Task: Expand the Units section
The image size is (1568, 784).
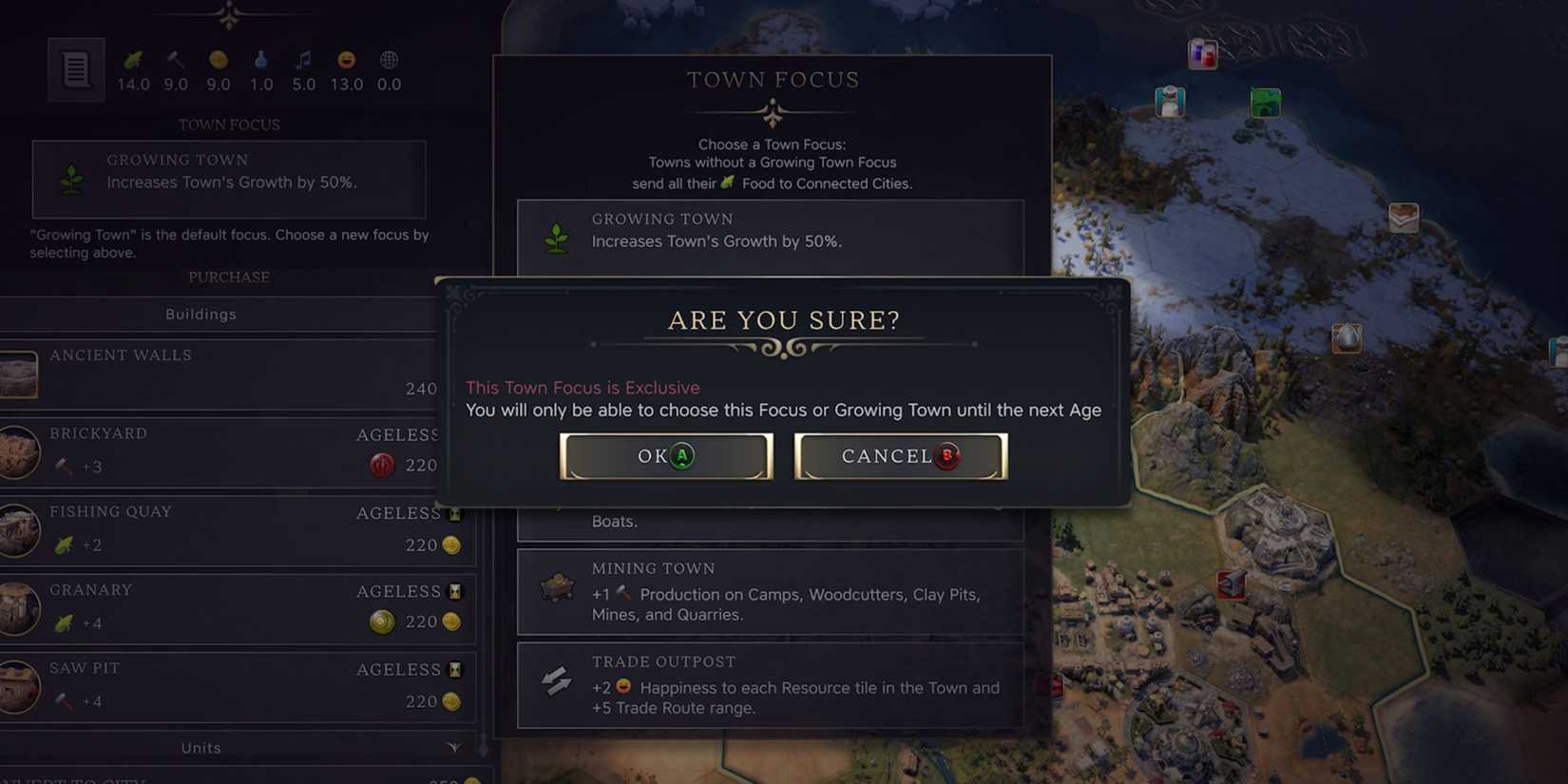Action: pyautogui.click(x=201, y=748)
